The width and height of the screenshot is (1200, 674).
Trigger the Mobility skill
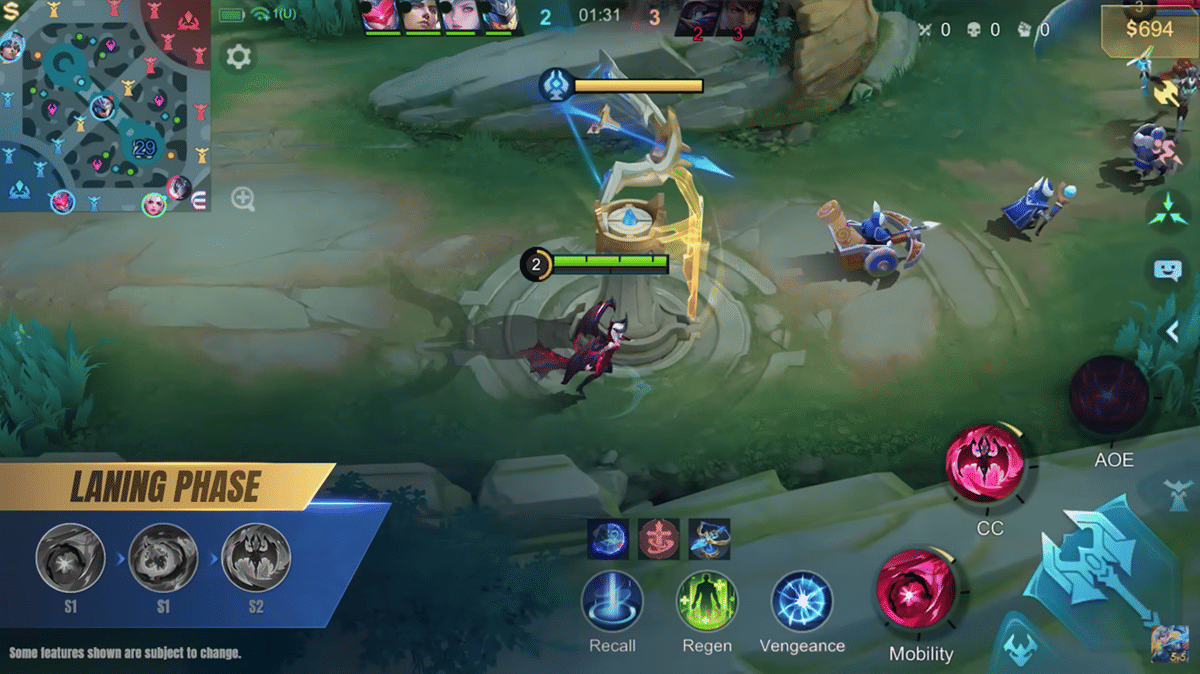(916, 591)
